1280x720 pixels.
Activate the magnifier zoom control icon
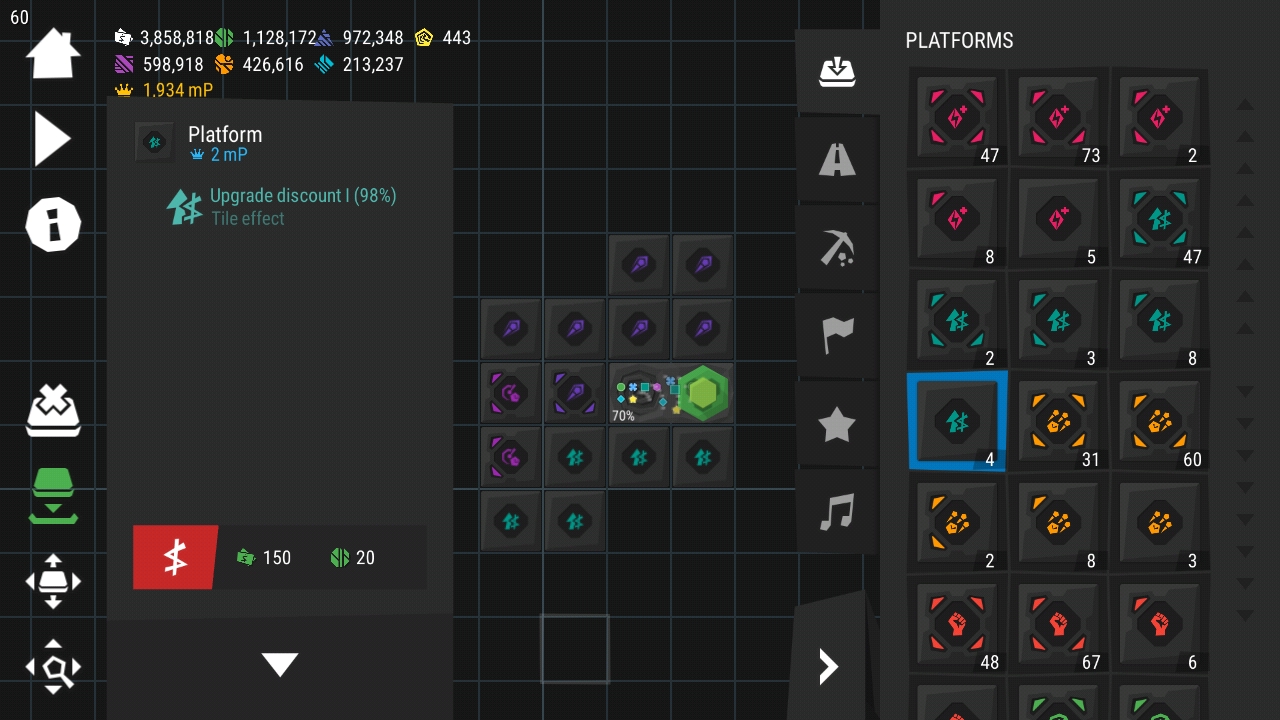[x=52, y=667]
